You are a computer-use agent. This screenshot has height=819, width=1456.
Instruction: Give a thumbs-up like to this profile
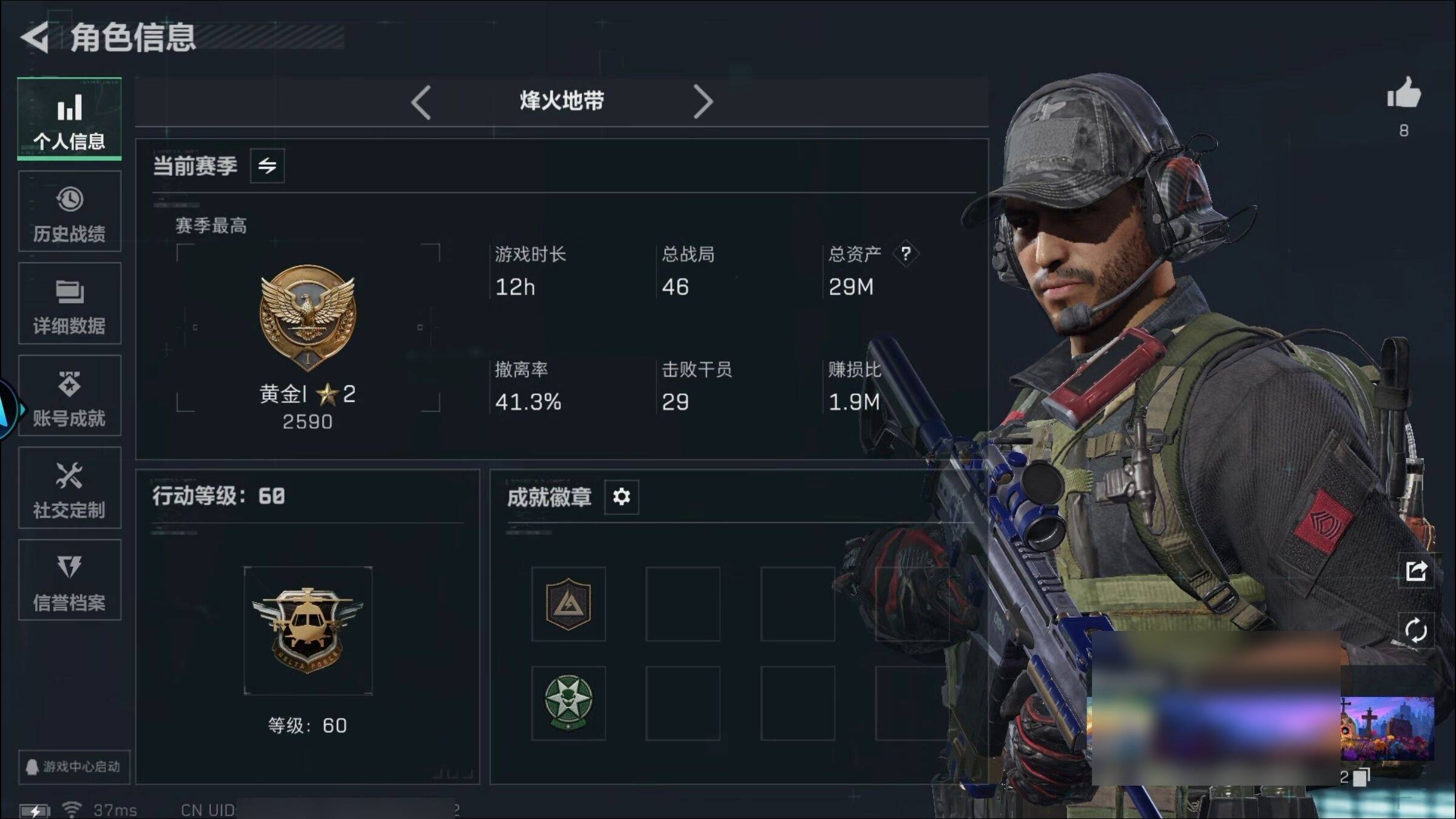1403,95
